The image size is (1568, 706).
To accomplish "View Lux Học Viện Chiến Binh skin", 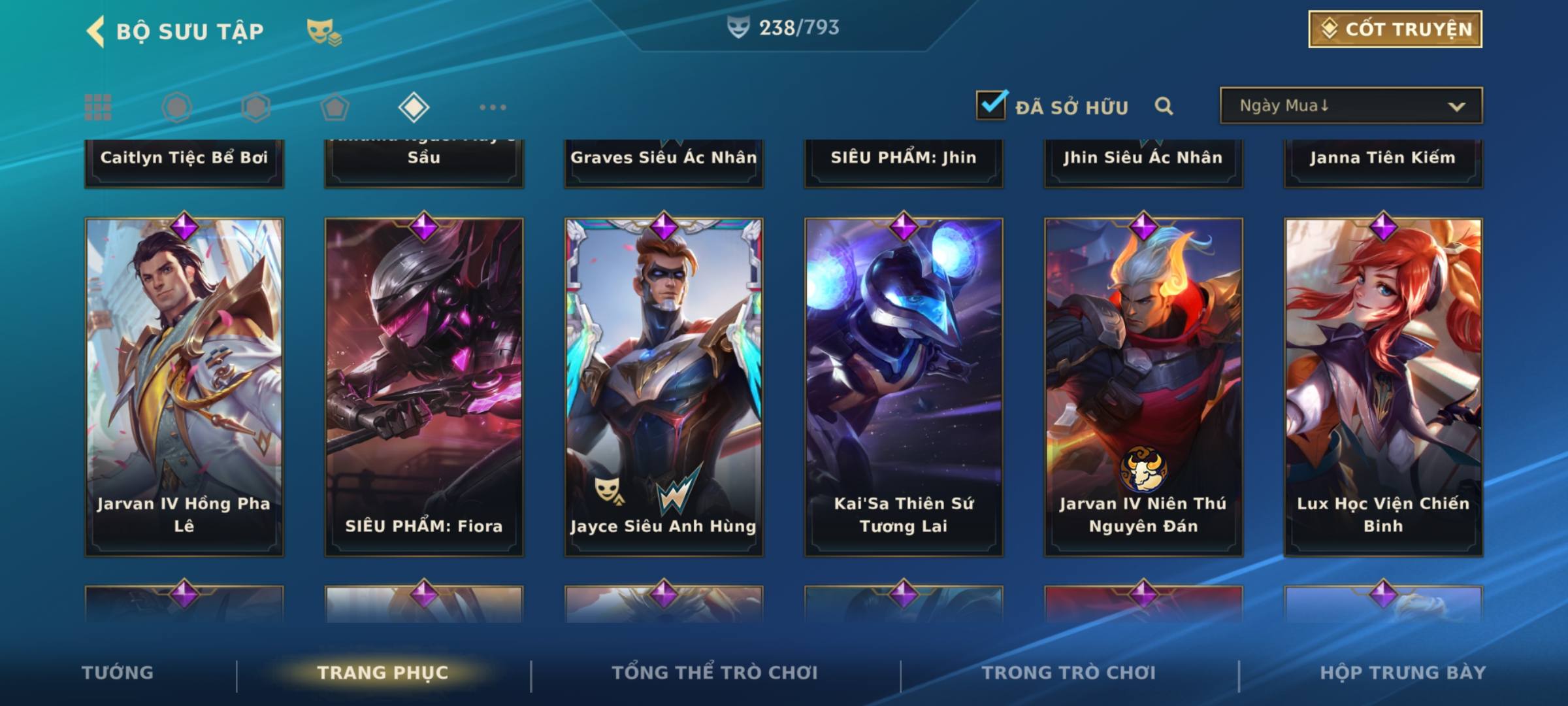I will (1383, 387).
